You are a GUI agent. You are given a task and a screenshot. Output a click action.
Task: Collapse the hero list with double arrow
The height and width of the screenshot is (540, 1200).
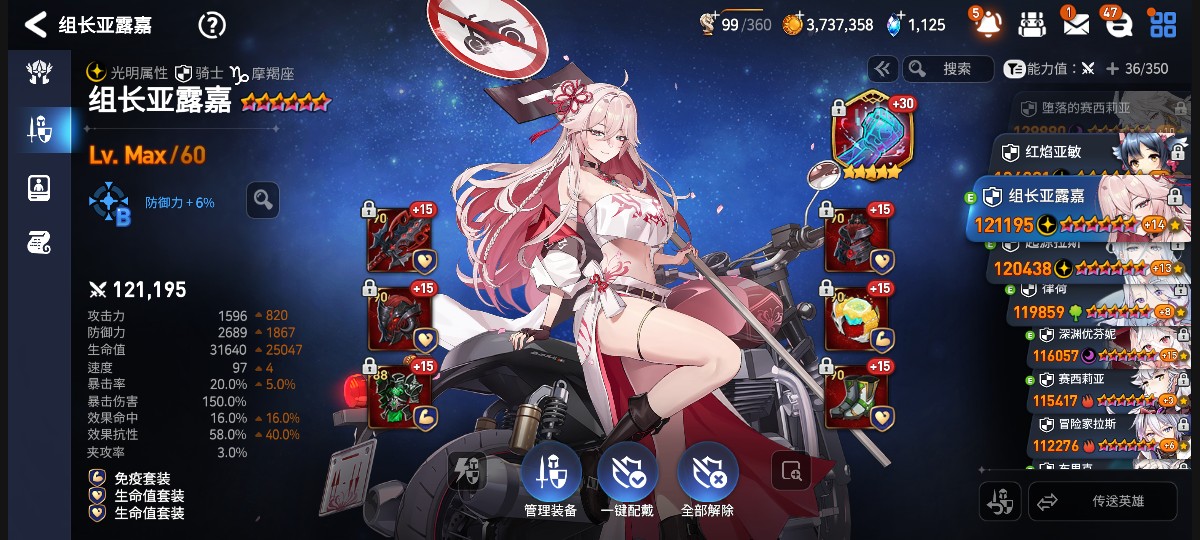point(882,69)
